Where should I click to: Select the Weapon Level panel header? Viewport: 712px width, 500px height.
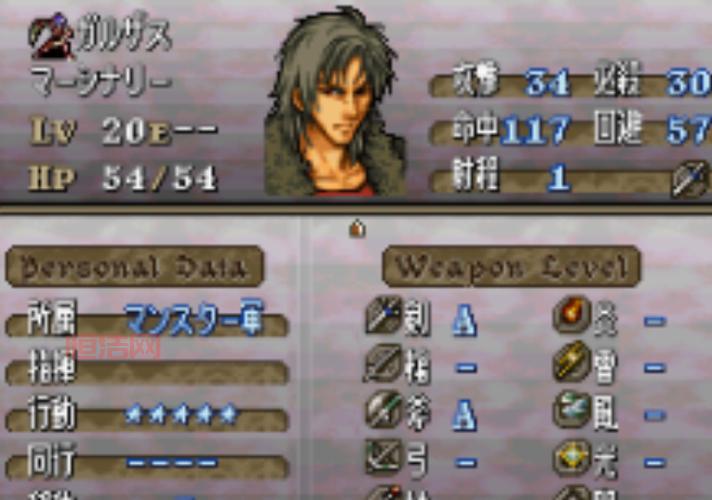pos(511,267)
